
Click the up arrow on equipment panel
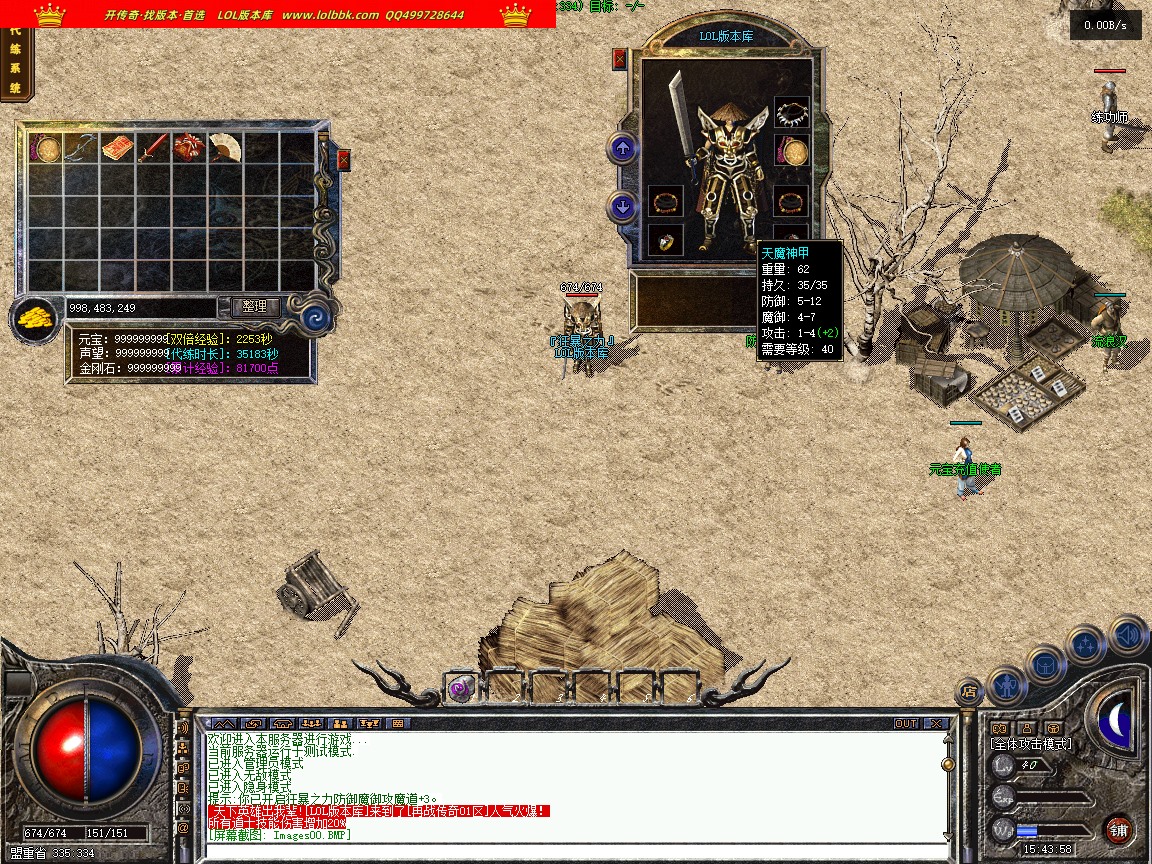(x=623, y=149)
